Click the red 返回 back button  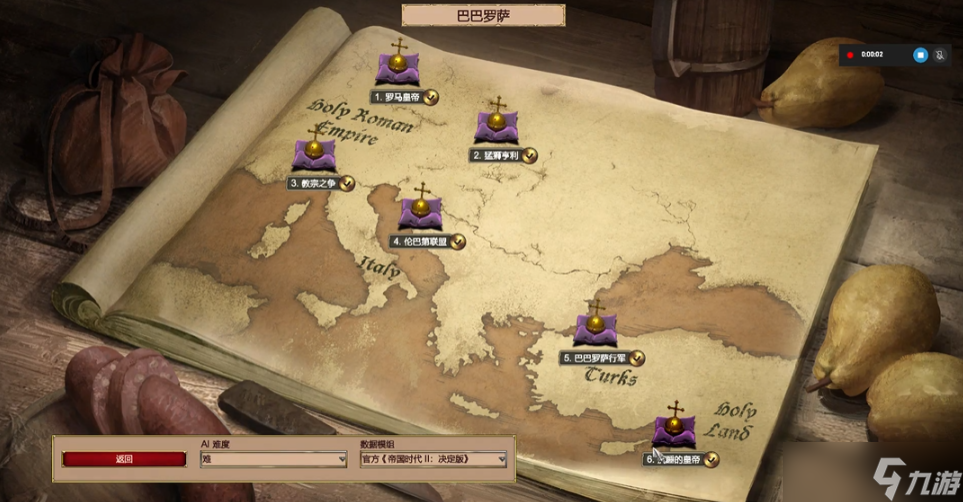124,459
